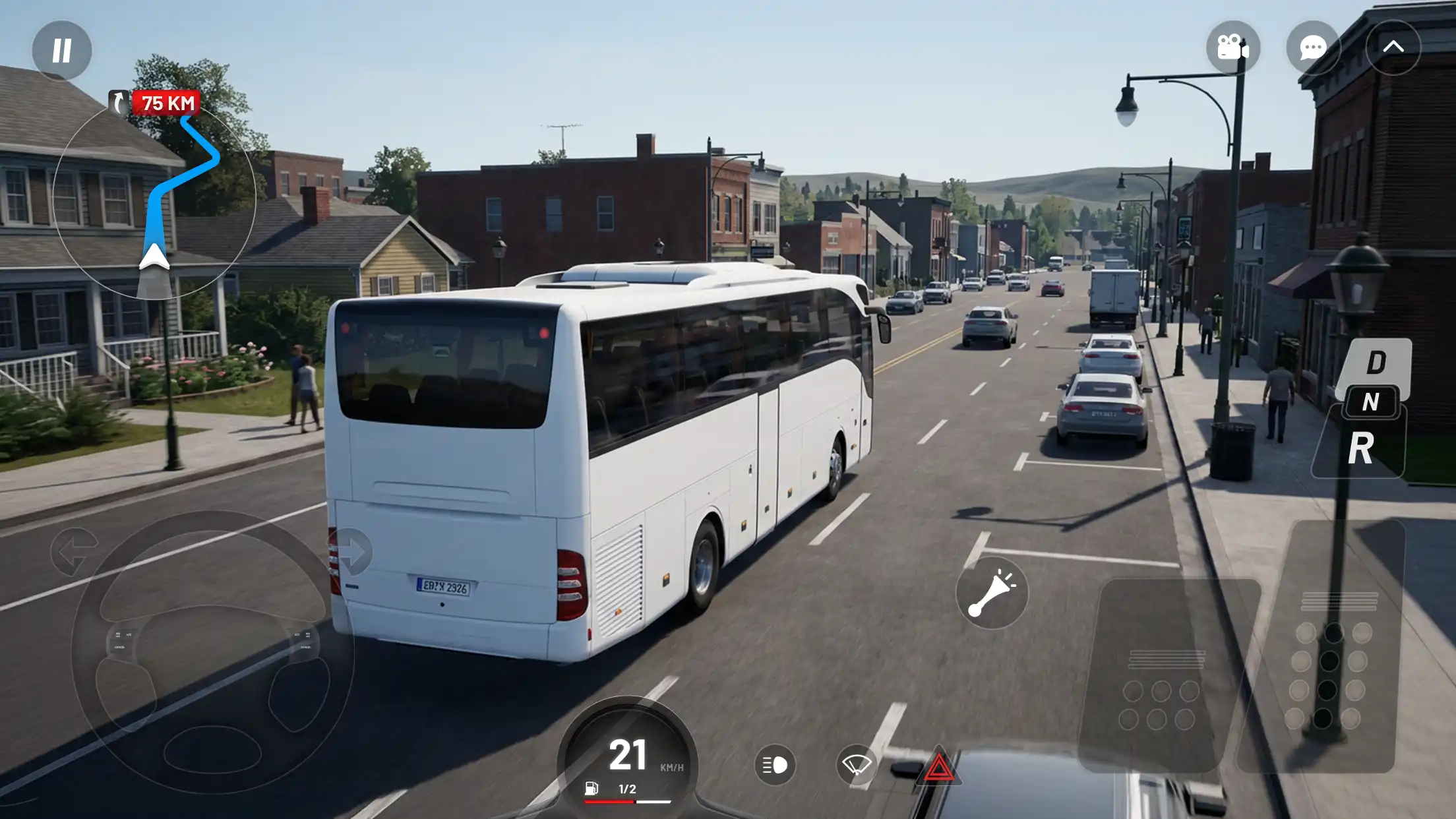The image size is (1456, 819).
Task: Collapse the HUD with the up chevron
Action: (x=1394, y=46)
